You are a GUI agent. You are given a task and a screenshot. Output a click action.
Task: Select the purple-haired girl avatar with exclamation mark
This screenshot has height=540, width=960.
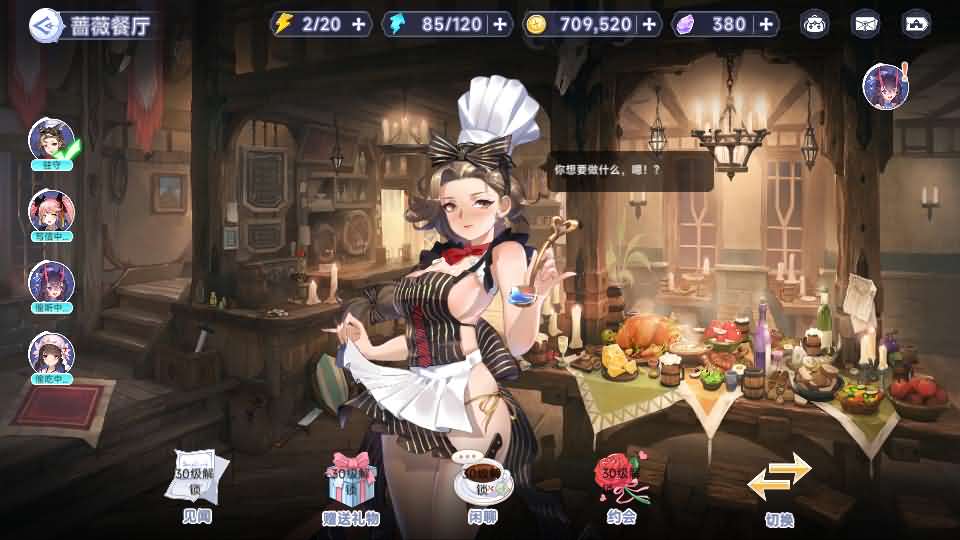(886, 87)
